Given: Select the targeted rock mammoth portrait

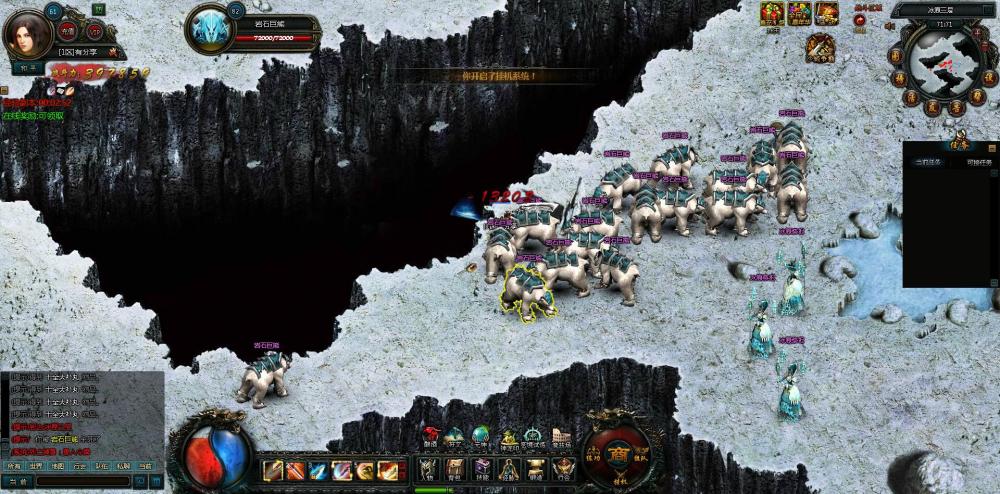Looking at the screenshot, I should [x=209, y=29].
